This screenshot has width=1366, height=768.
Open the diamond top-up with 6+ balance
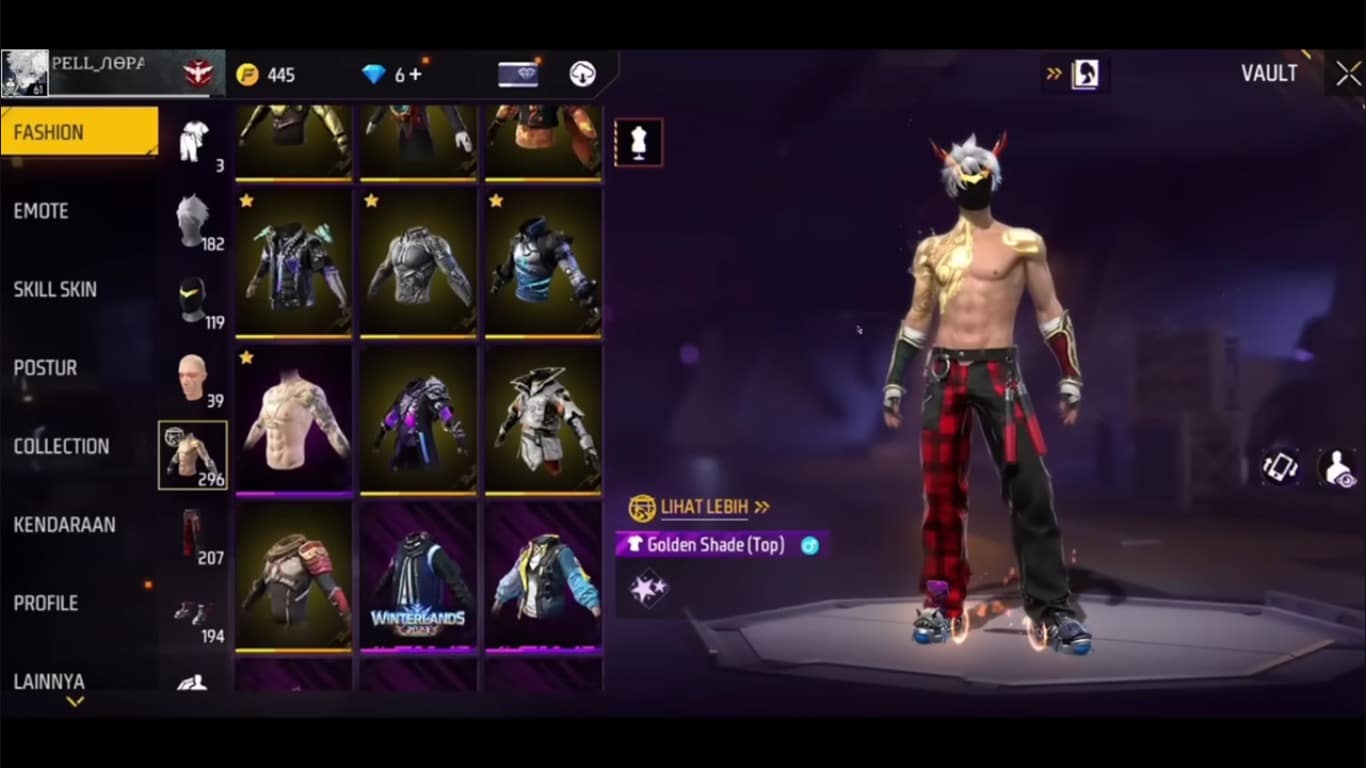(371, 72)
